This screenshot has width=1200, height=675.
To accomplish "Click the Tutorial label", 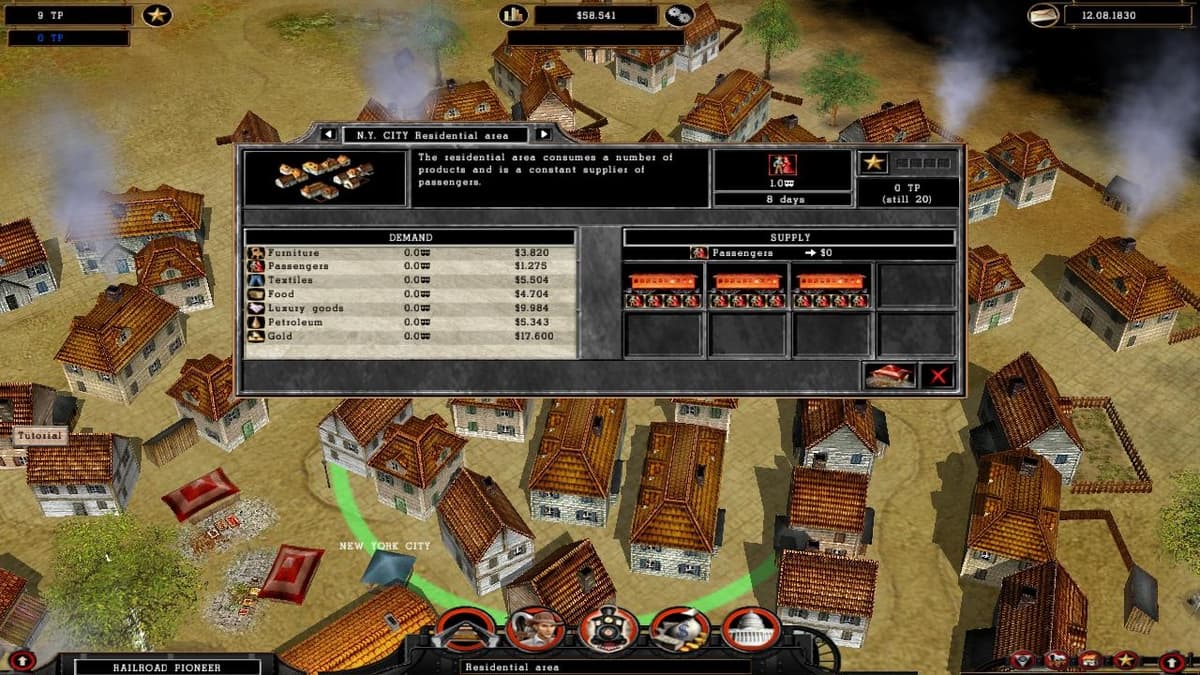I will click(40, 436).
